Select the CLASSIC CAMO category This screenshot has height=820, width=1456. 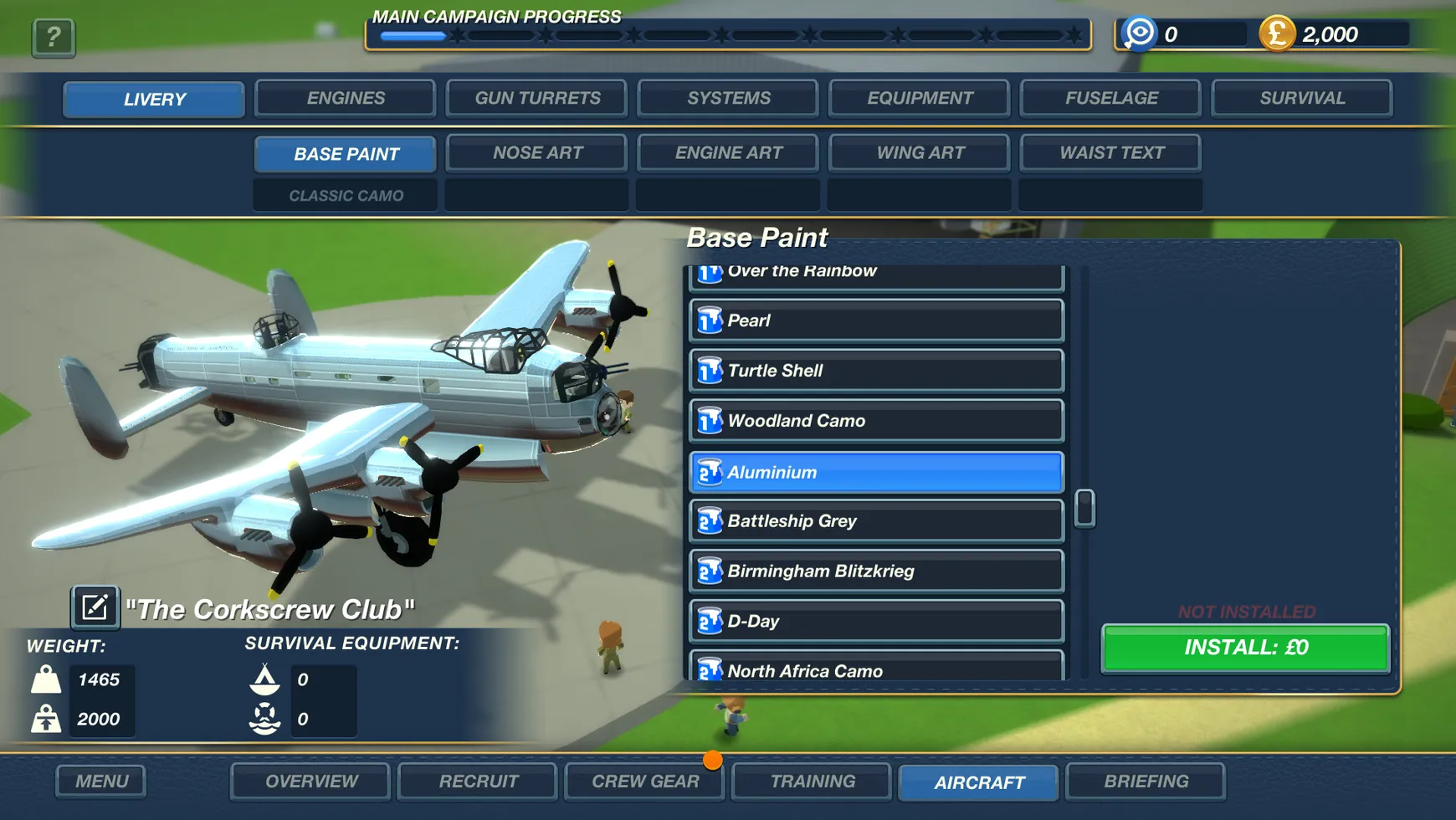[x=345, y=195]
